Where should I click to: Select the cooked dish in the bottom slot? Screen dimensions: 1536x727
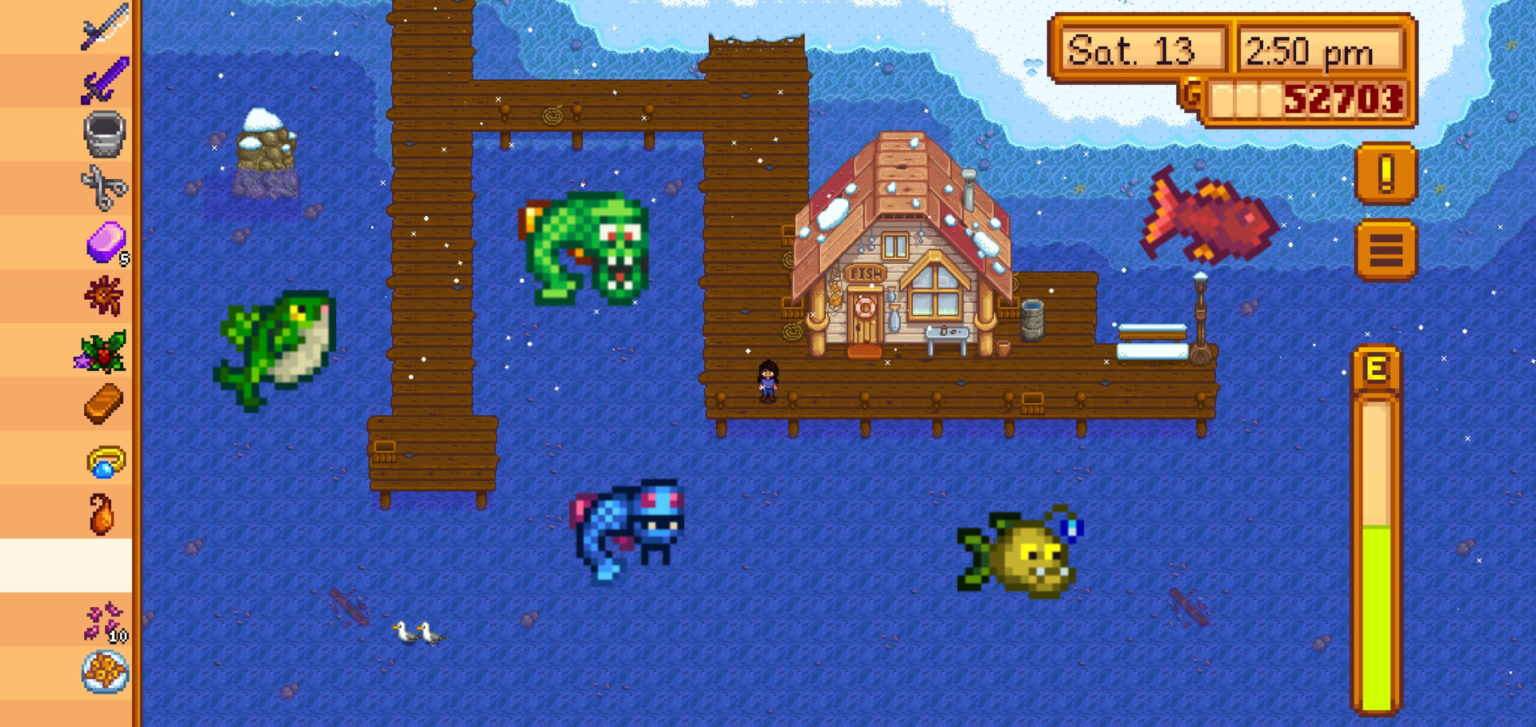(105, 672)
